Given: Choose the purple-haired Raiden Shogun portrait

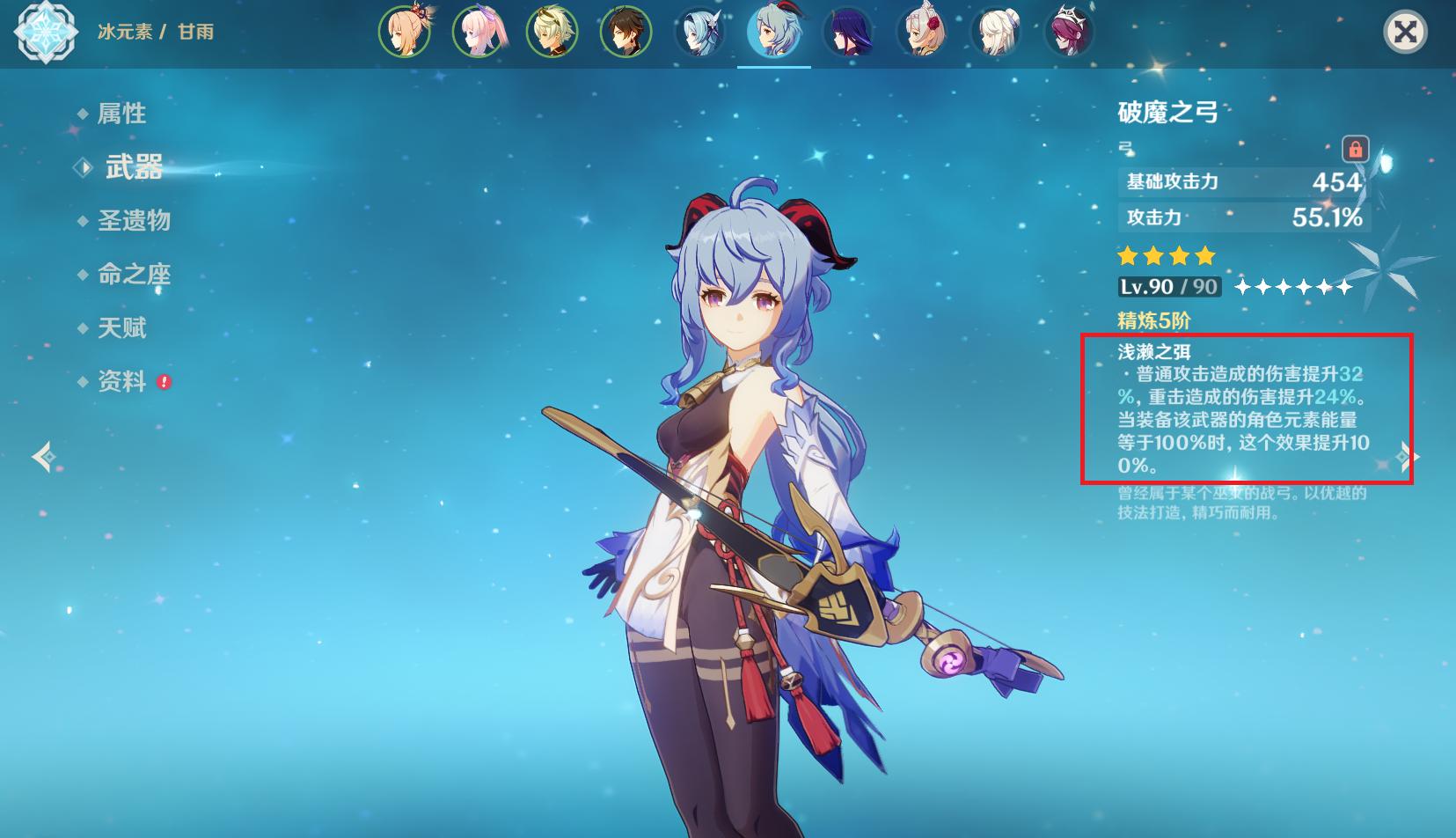Looking at the screenshot, I should pos(847,33).
